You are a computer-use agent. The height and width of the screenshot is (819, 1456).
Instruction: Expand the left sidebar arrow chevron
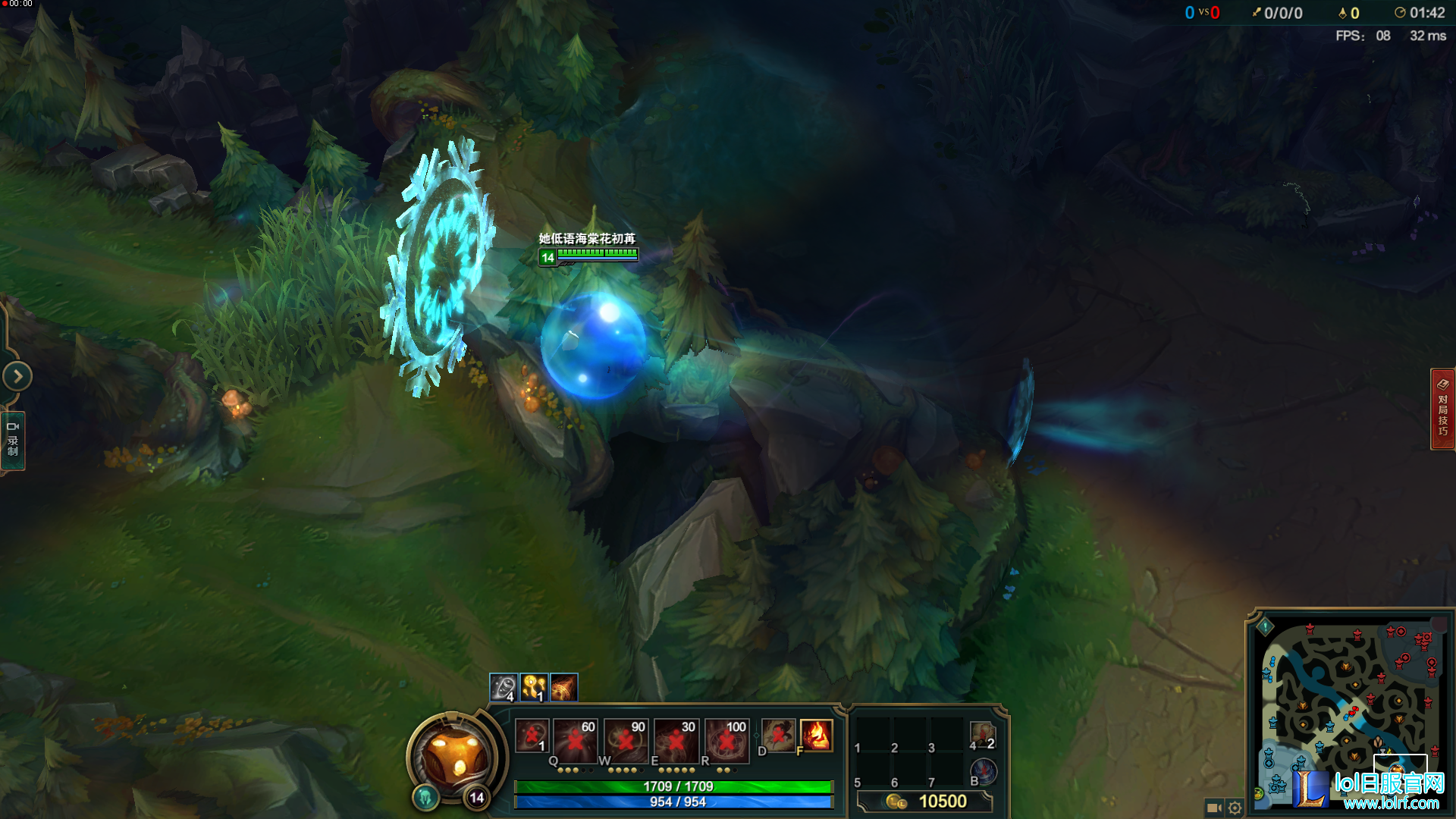pos(17,375)
